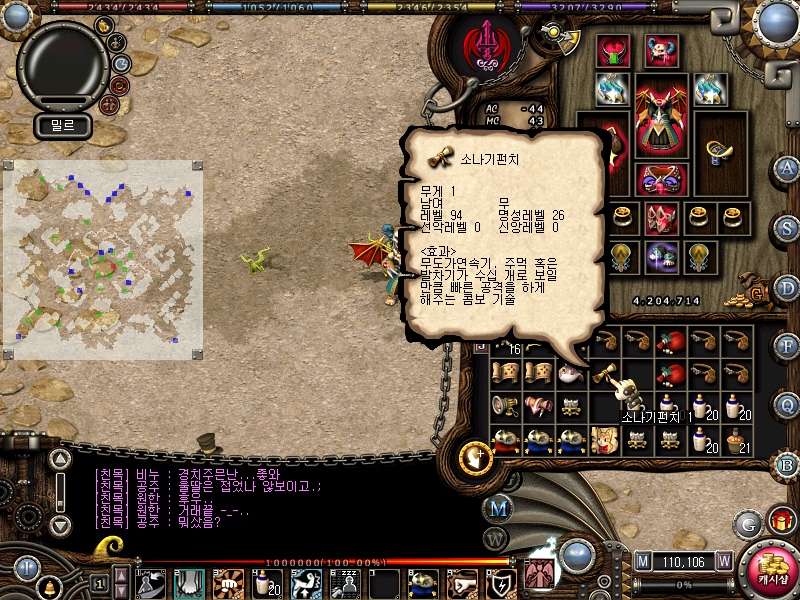This screenshot has height=600, width=800.
Task: Click the round A side button
Action: 787,168
